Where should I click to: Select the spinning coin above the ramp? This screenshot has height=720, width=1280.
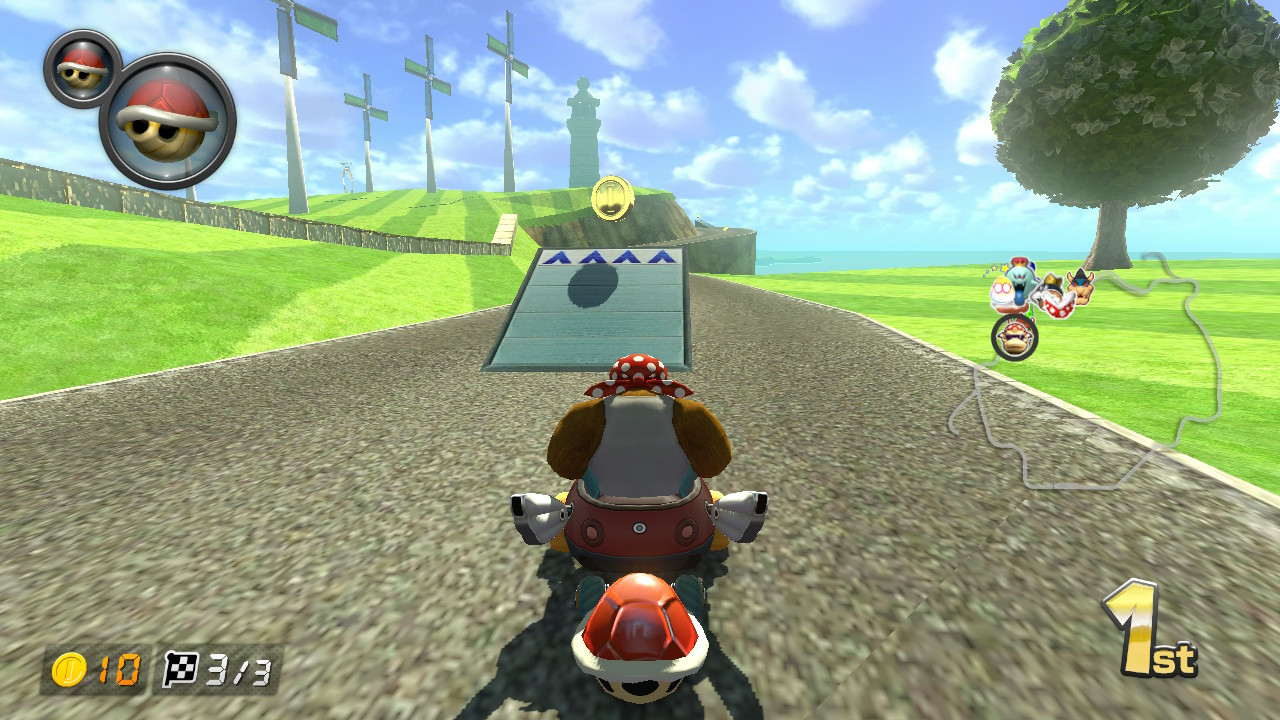[611, 196]
